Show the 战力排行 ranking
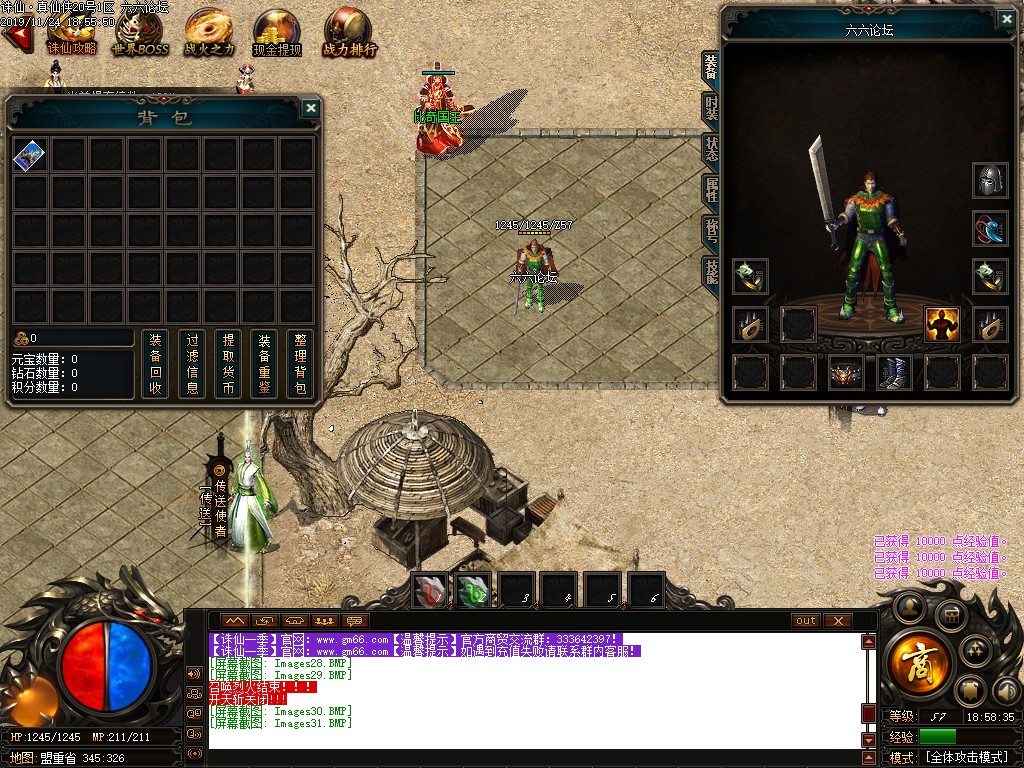 (349, 30)
